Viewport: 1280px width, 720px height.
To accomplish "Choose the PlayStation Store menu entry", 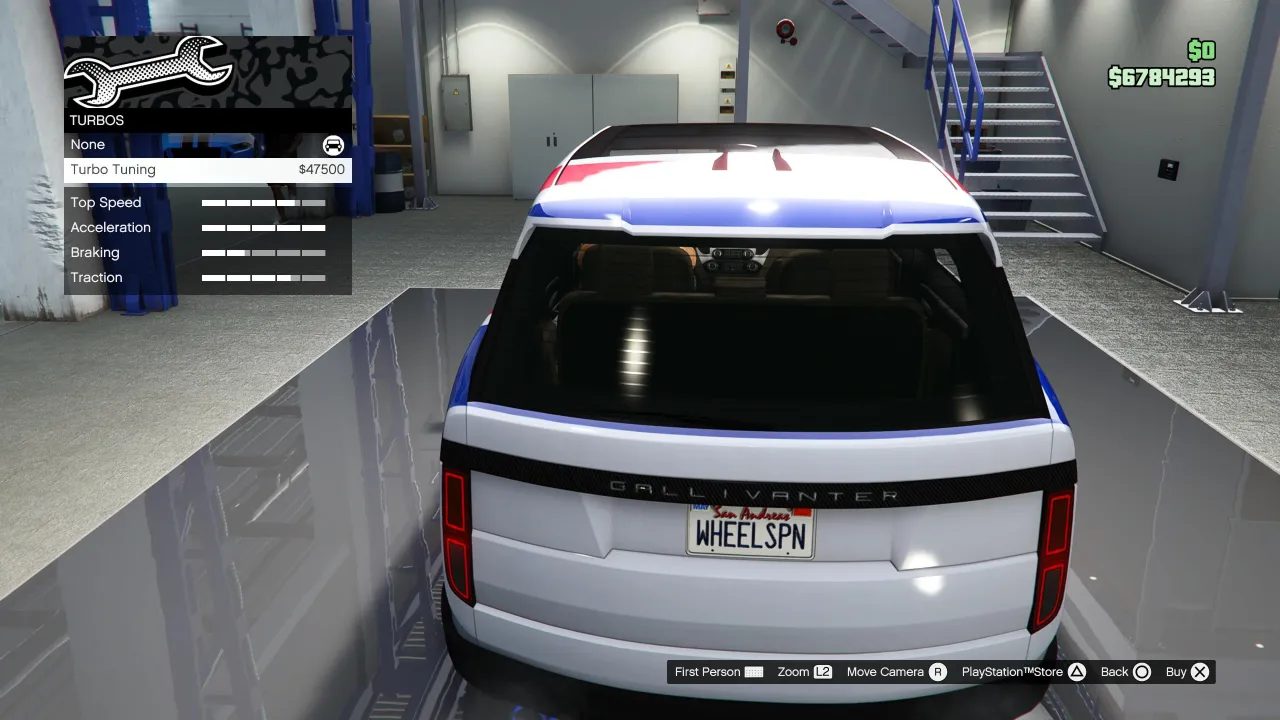I will [x=1013, y=672].
